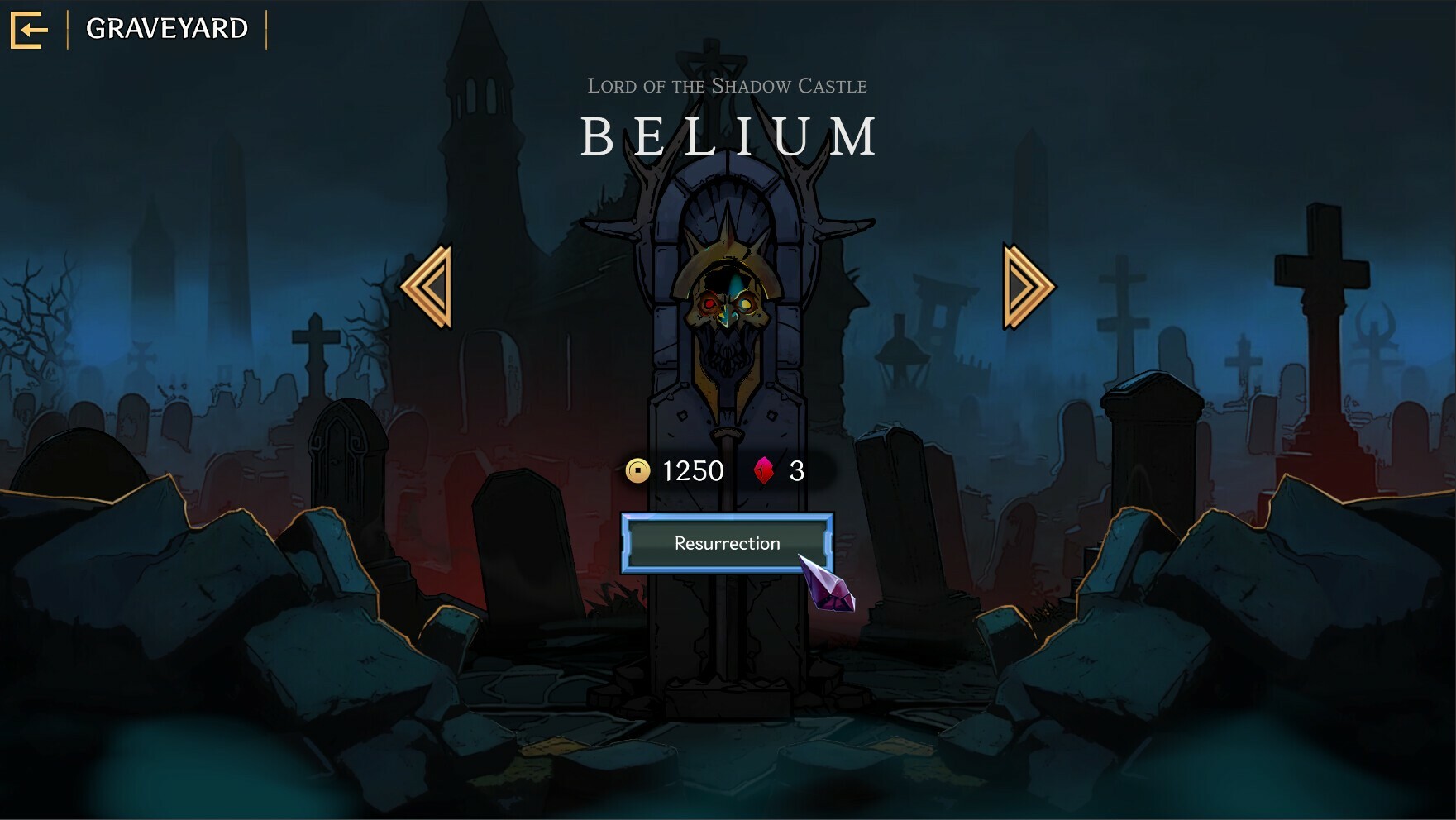The image size is (1456, 820).
Task: Select the GRAVEYARD title header
Action: tap(167, 28)
